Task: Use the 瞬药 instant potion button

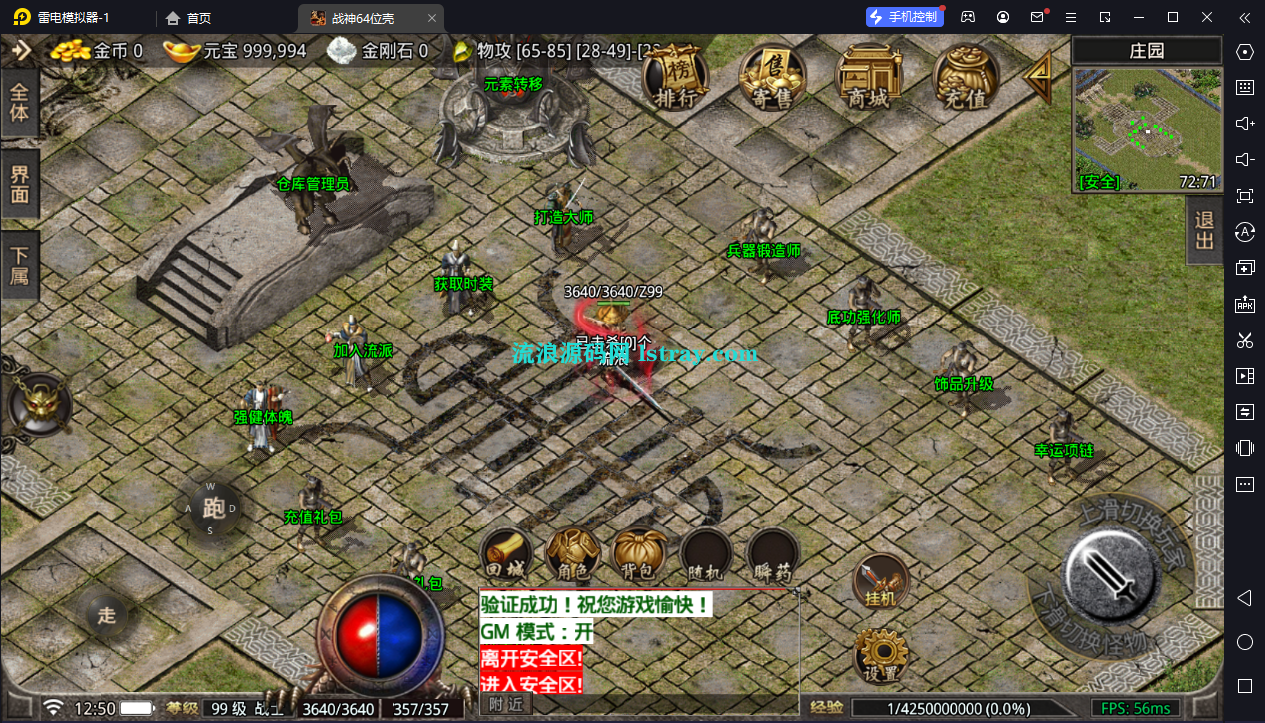Action: point(774,554)
